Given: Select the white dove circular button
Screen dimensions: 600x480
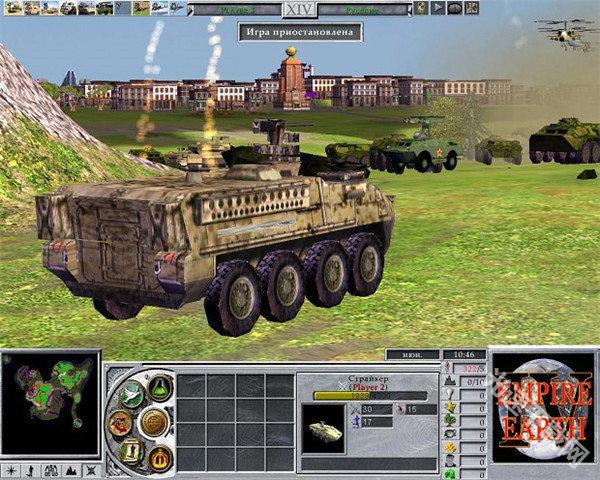Looking at the screenshot, I should tap(131, 397).
